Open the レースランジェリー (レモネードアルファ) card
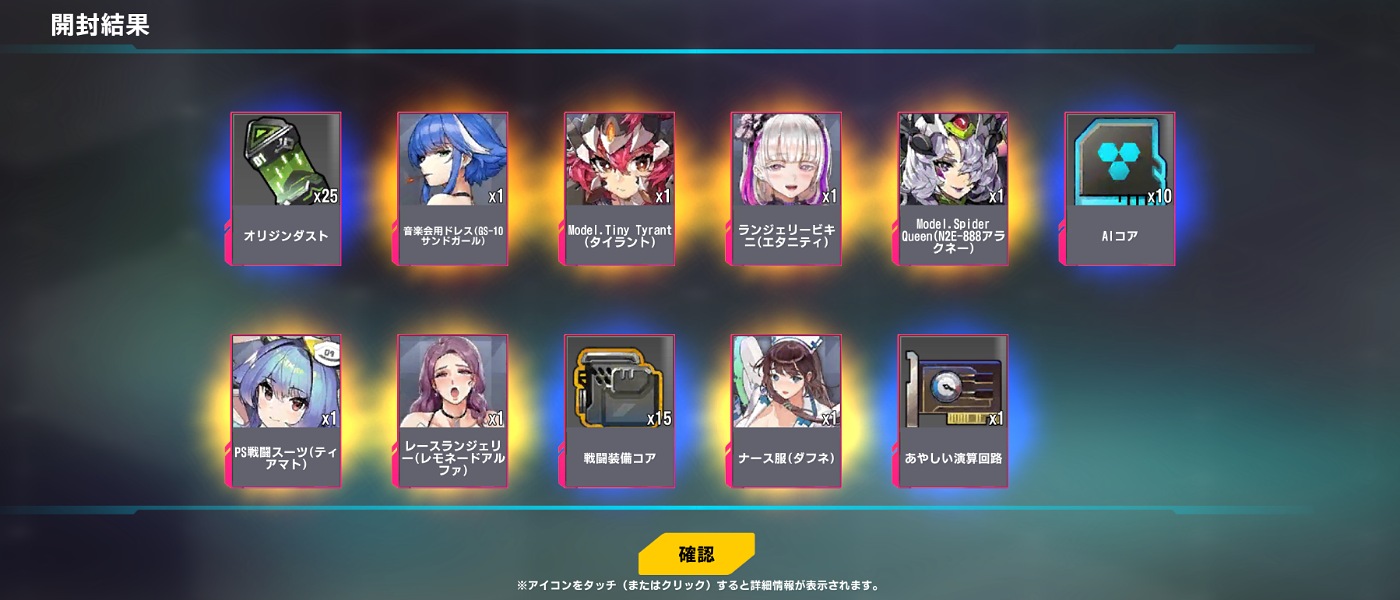The image size is (1400, 600). pos(453,410)
